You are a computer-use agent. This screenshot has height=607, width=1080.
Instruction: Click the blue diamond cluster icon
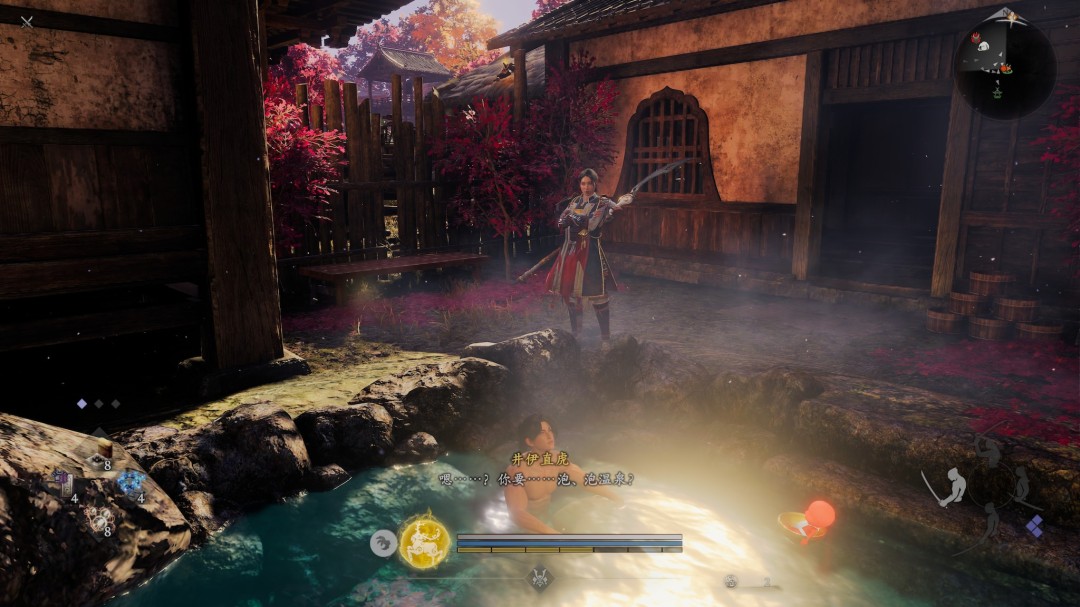point(1034,525)
